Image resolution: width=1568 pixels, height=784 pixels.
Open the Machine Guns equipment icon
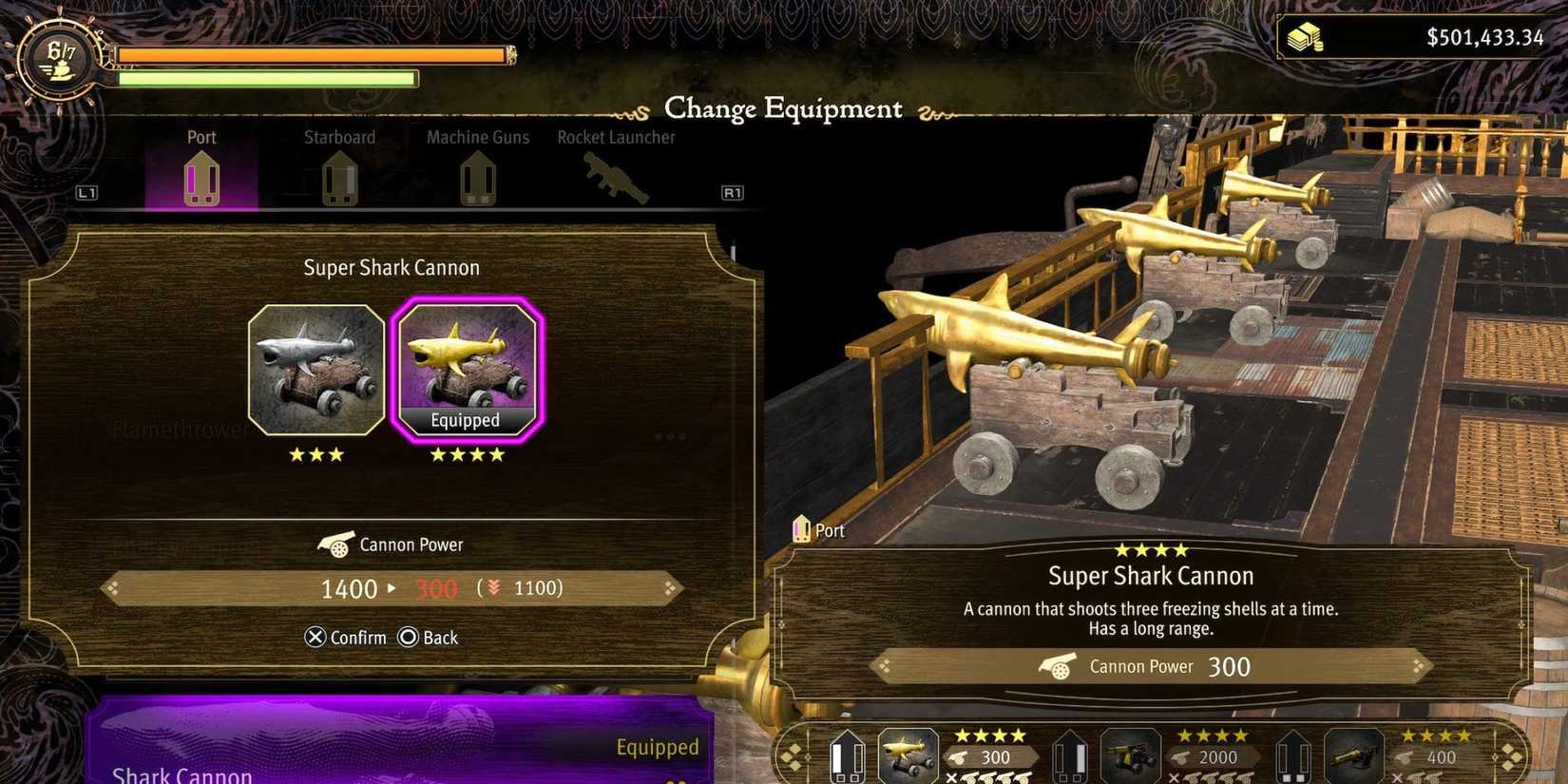coord(477,179)
